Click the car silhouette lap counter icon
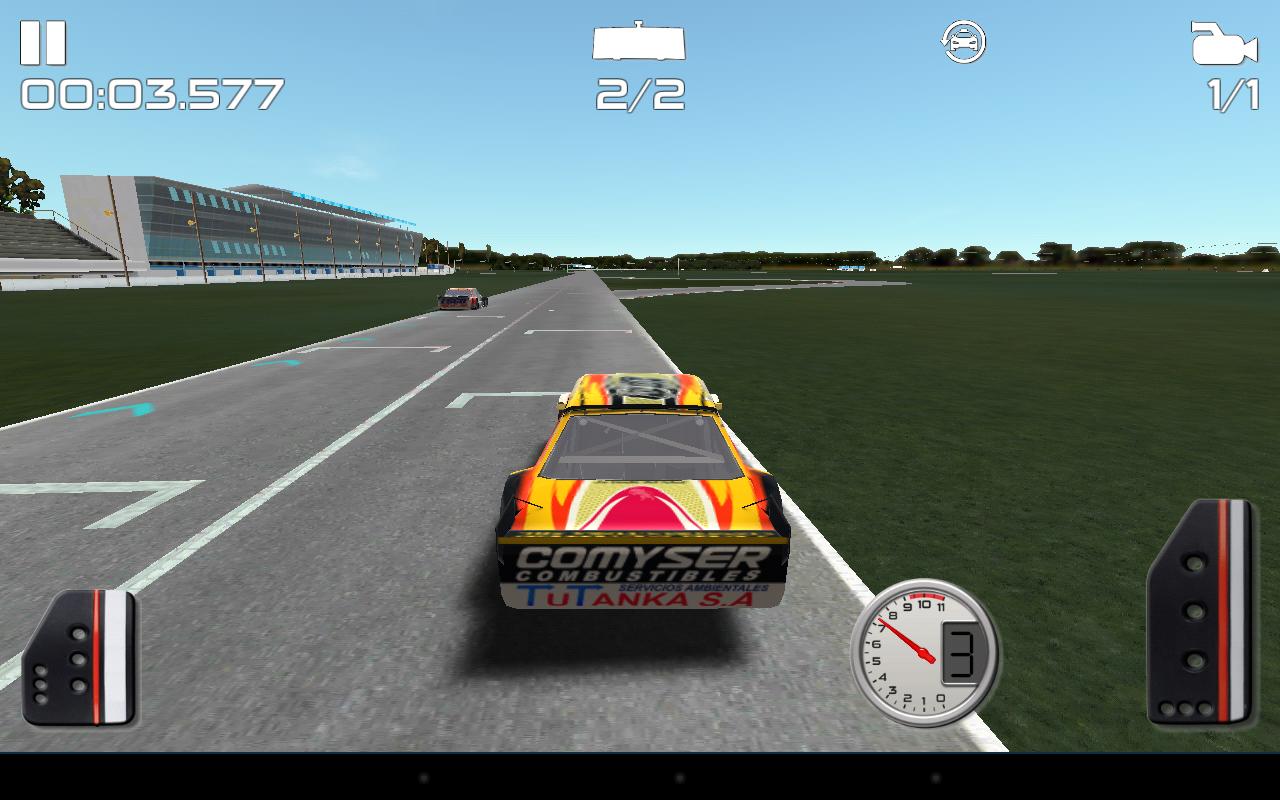This screenshot has height=800, width=1280. point(640,44)
